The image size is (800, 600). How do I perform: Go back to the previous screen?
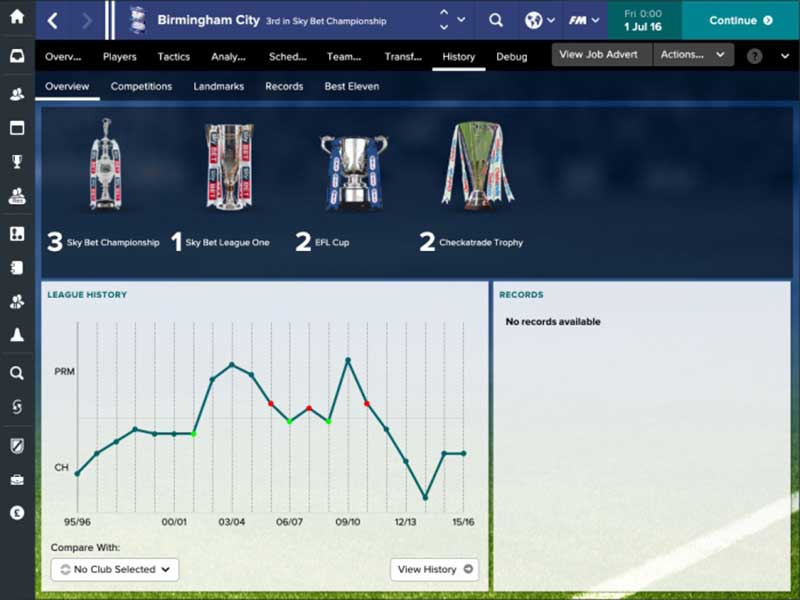coord(53,20)
